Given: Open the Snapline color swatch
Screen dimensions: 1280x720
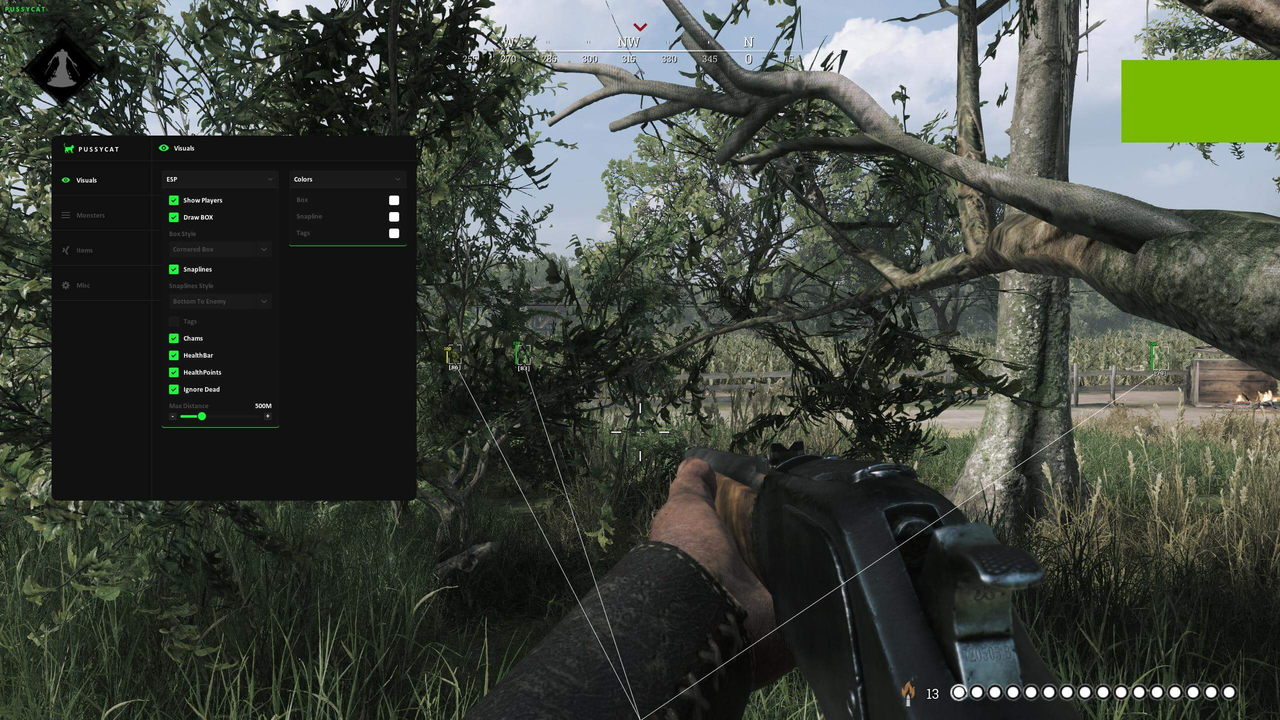Looking at the screenshot, I should click(394, 217).
